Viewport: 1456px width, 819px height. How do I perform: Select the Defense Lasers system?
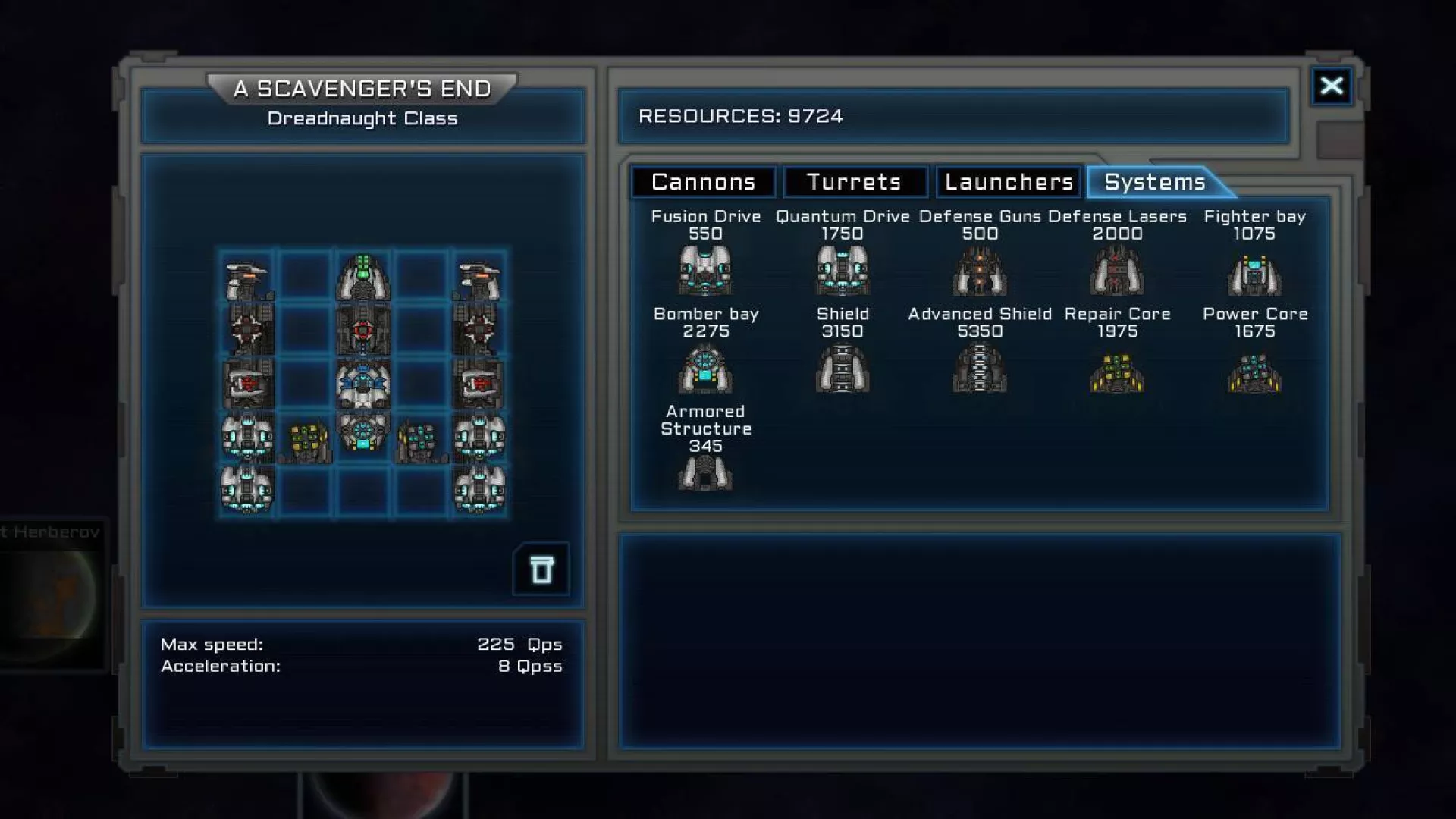coord(1117,271)
